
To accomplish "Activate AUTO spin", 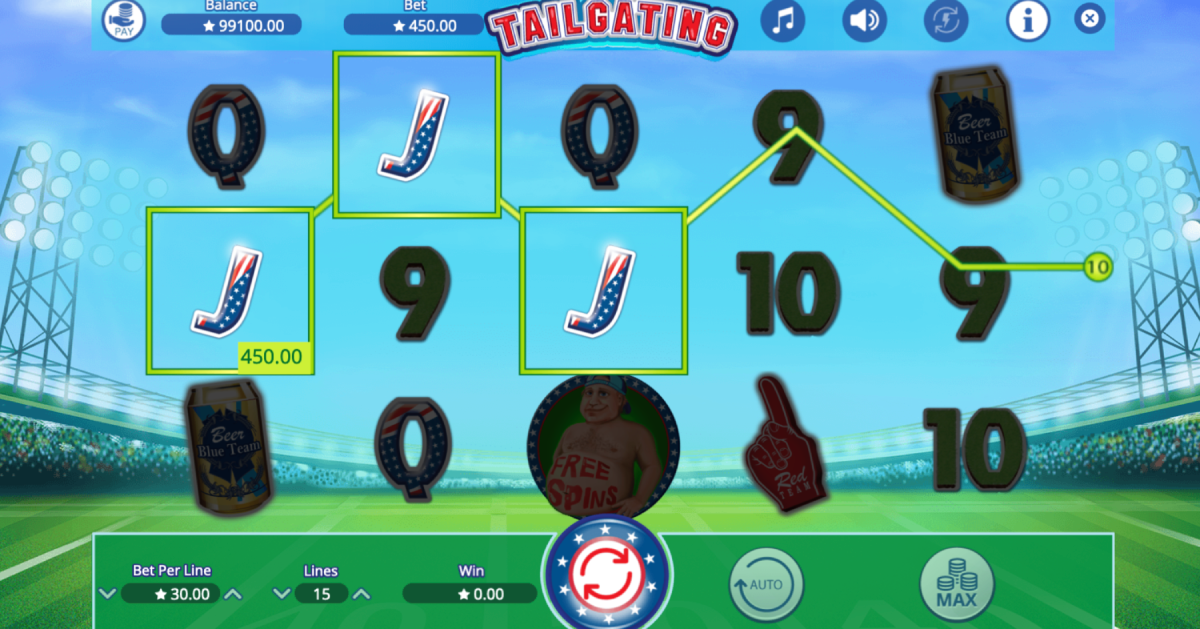I will (766, 583).
